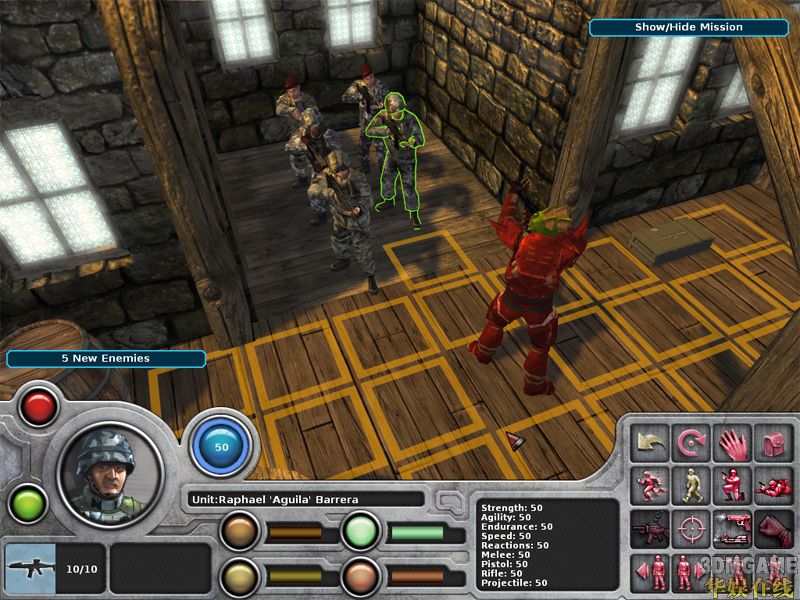Activate the crosshair aimed shot

coord(691,528)
